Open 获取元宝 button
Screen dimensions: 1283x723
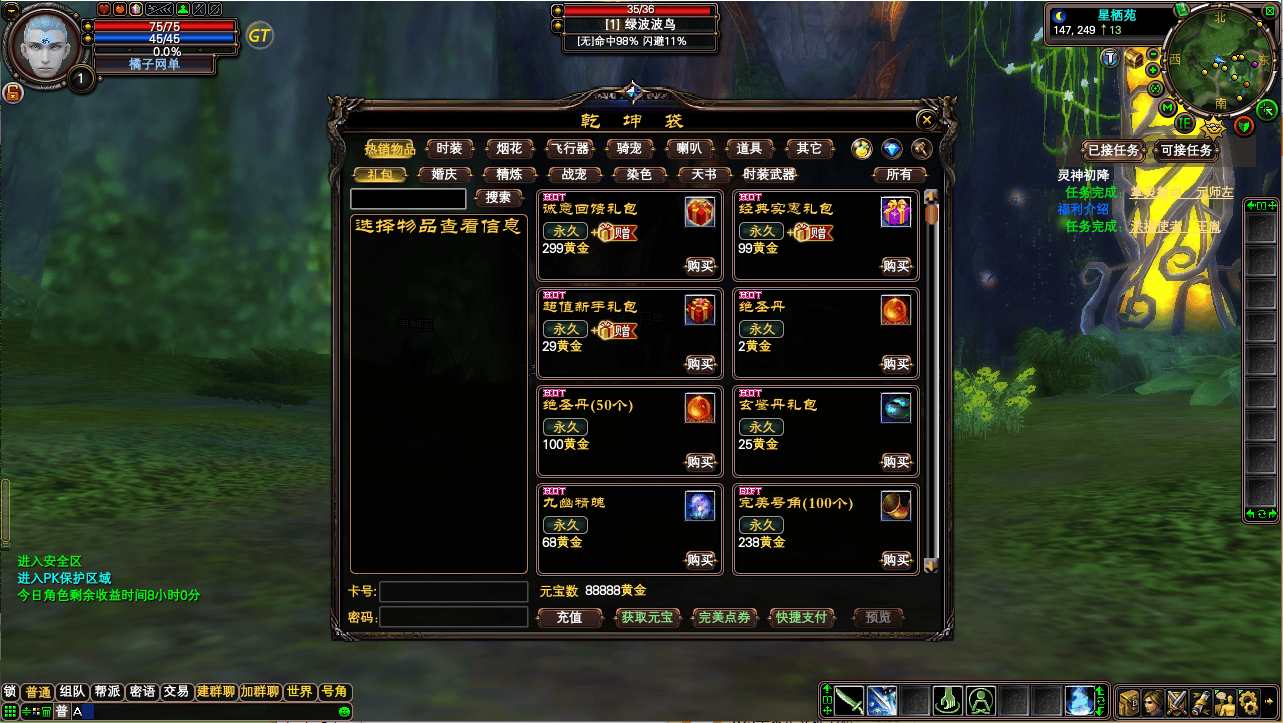point(646,618)
